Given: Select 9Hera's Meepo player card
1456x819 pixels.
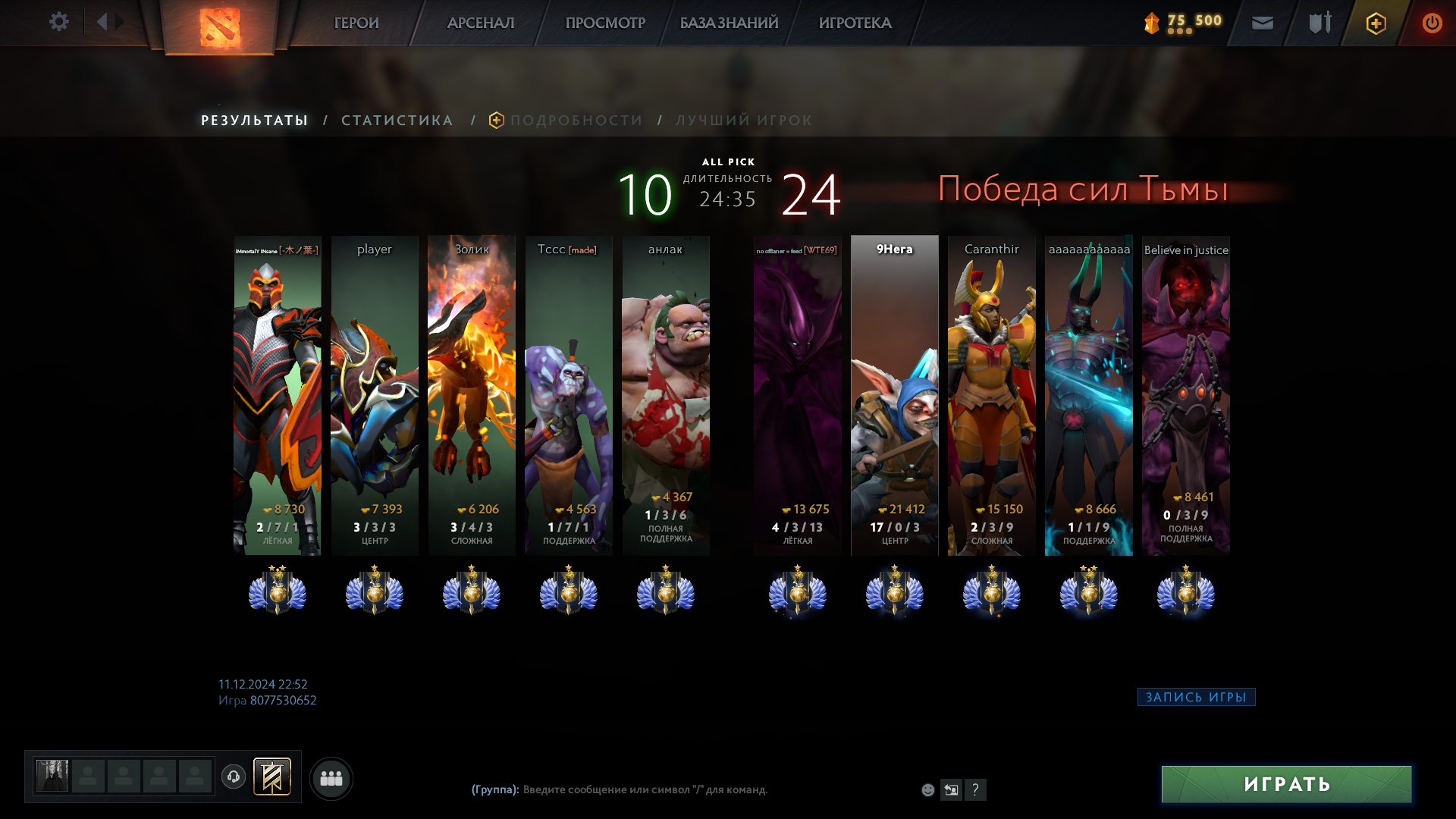Looking at the screenshot, I should 895,394.
